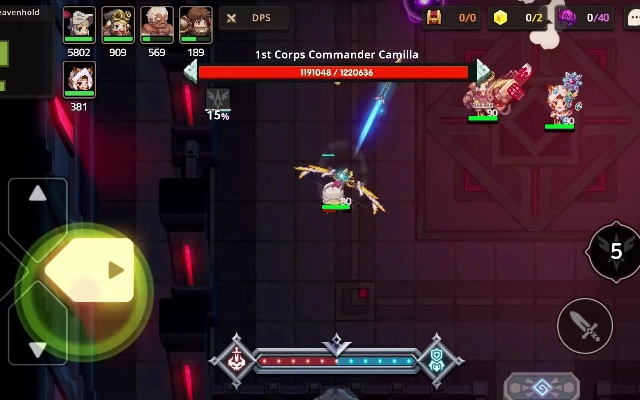Push the d-pad up arrow
This screenshot has height=400, width=640.
37,195
